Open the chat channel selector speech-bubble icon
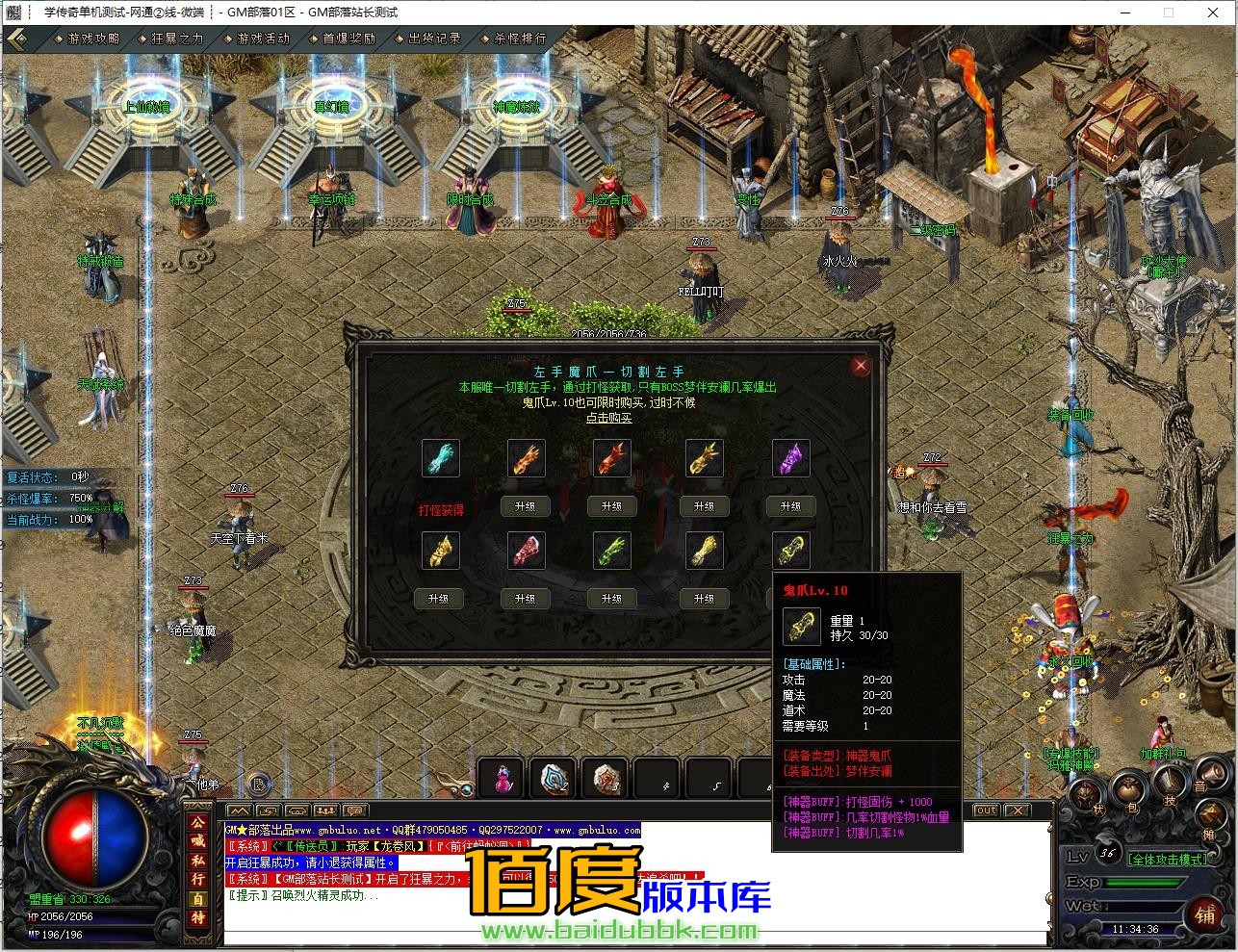1238x952 pixels. [357, 810]
